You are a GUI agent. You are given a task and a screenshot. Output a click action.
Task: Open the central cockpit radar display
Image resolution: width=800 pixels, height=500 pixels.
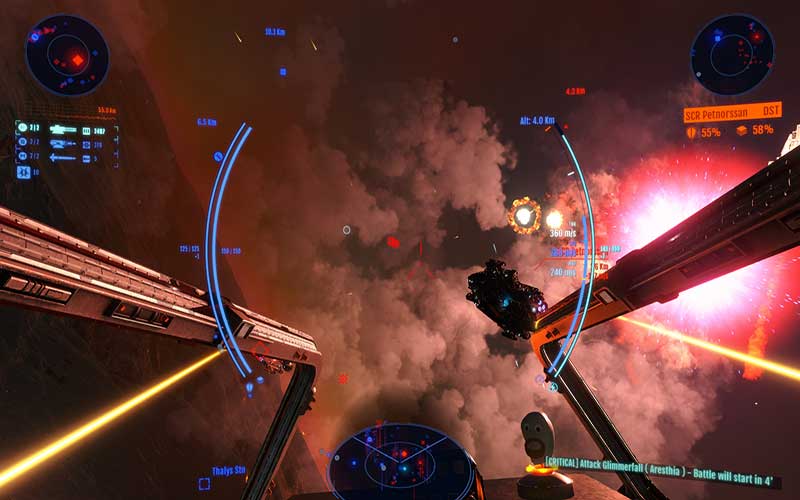tap(401, 463)
